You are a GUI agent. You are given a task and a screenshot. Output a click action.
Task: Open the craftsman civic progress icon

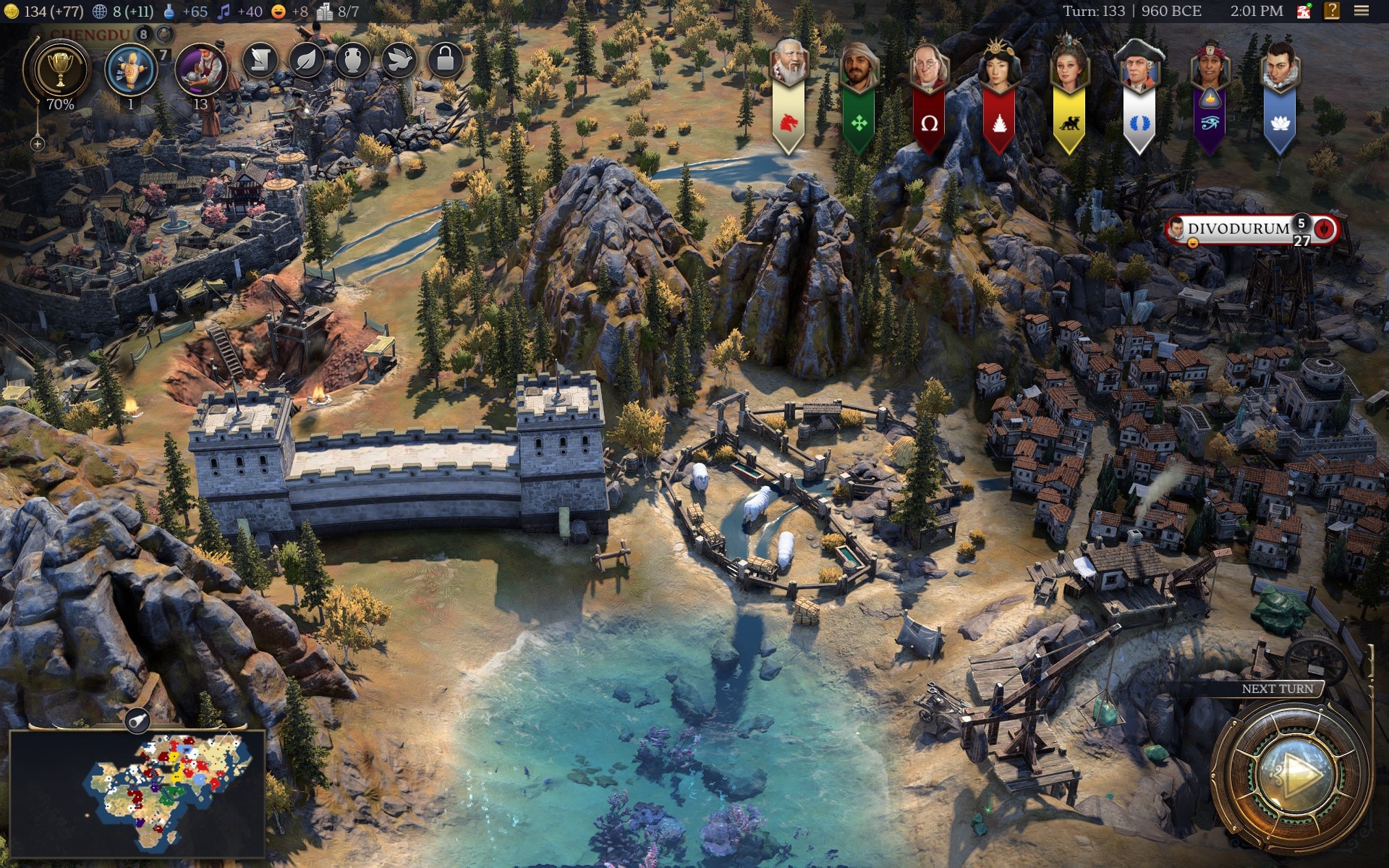(200, 70)
